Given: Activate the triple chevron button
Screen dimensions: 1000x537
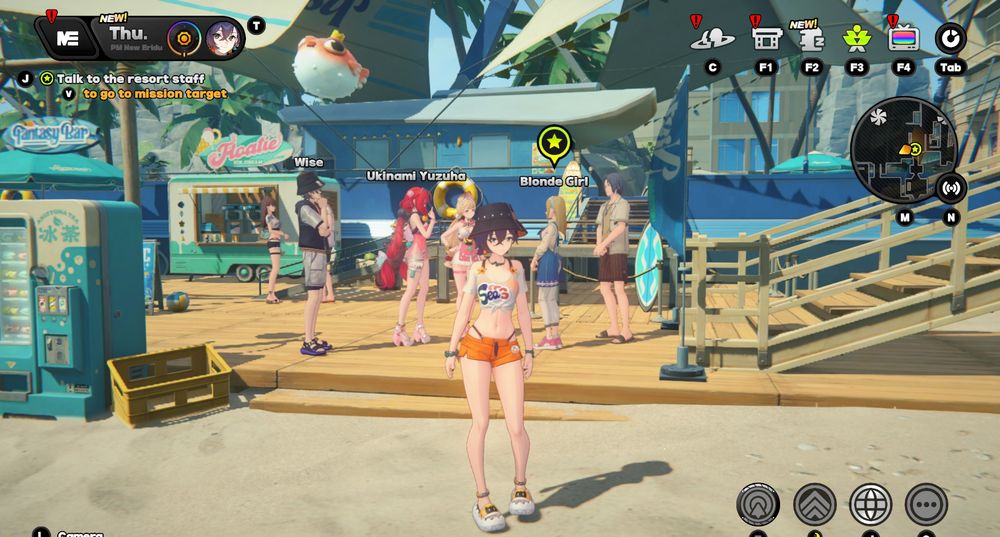Looking at the screenshot, I should (814, 503).
